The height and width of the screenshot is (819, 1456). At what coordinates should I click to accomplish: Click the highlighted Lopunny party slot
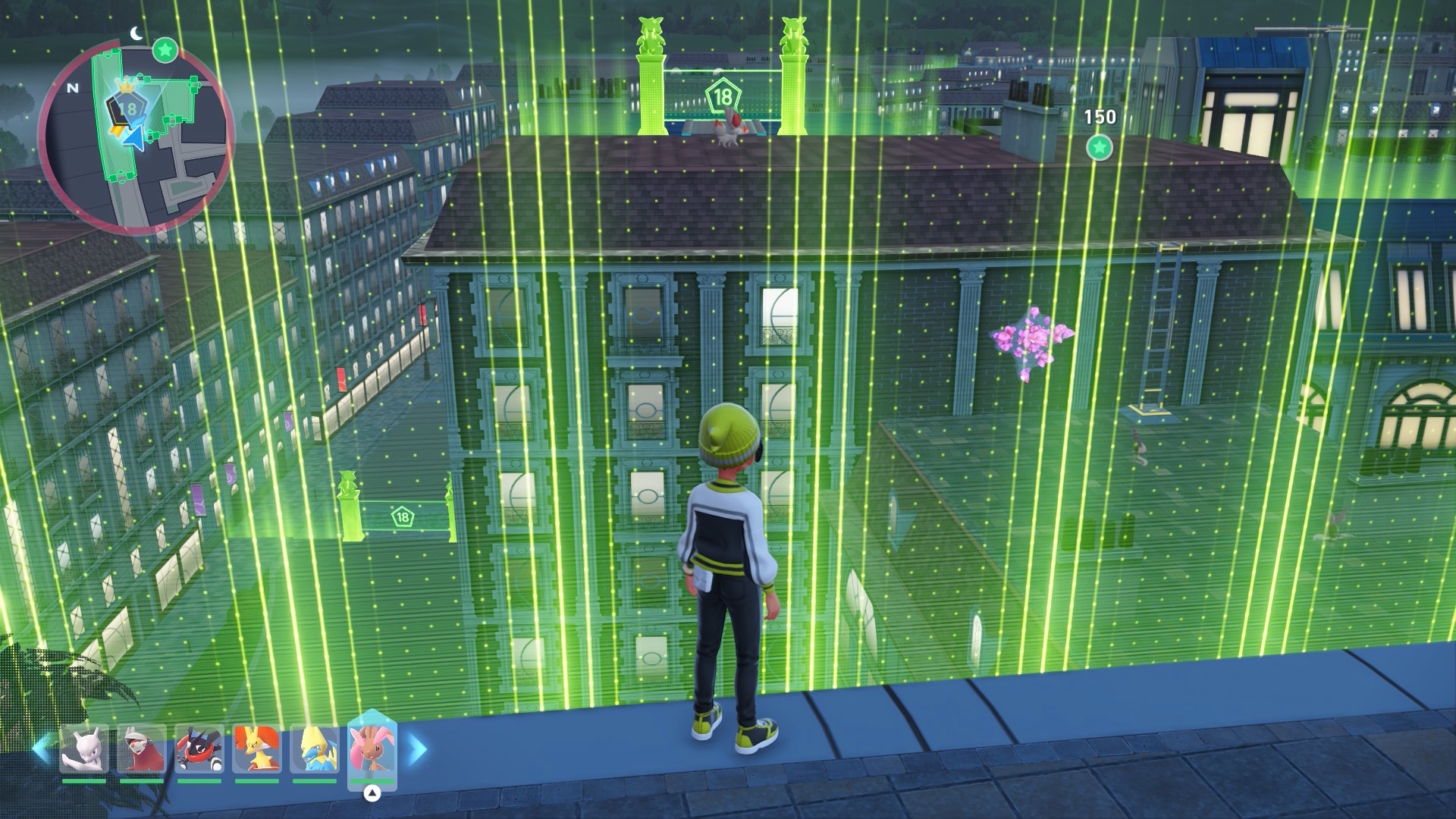pyautogui.click(x=372, y=749)
